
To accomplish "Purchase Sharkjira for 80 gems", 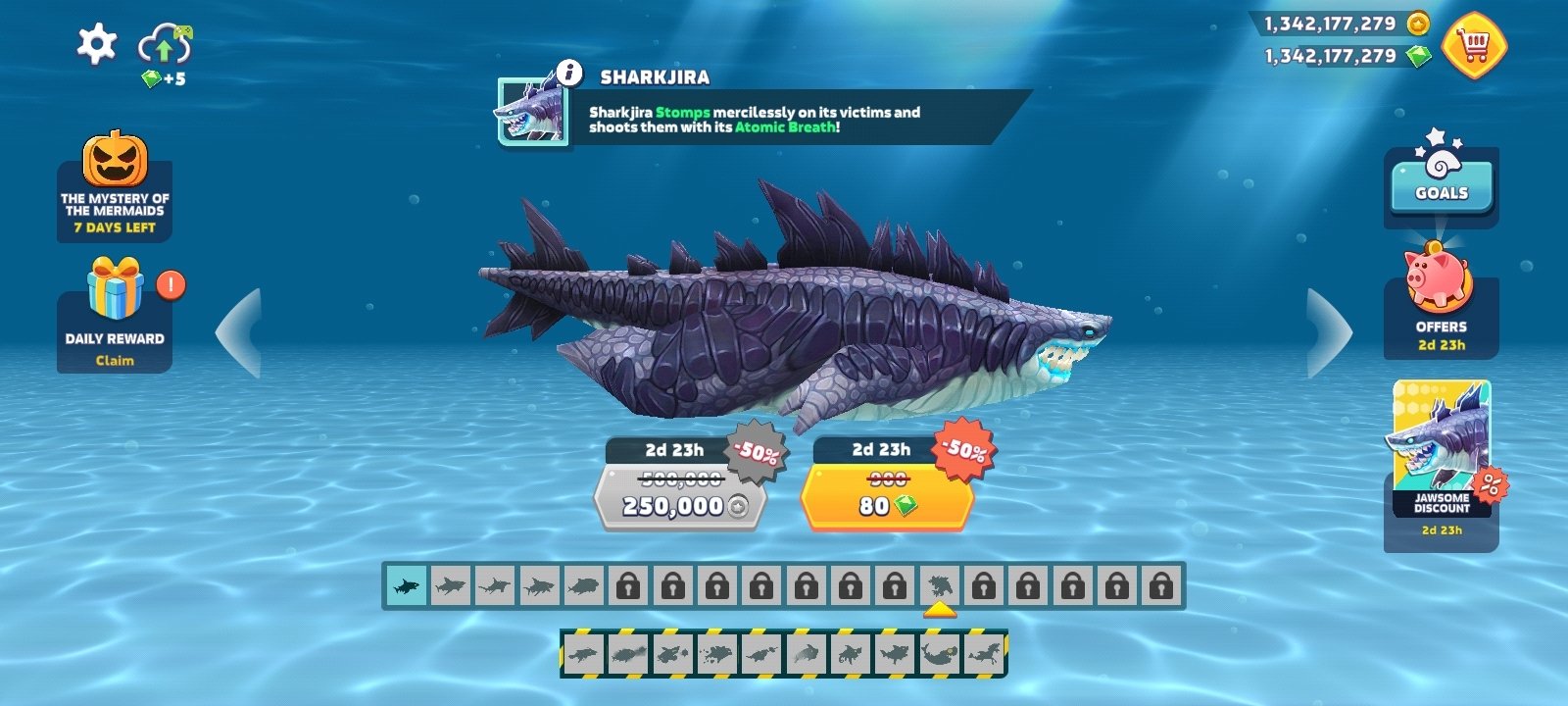I will (x=885, y=505).
